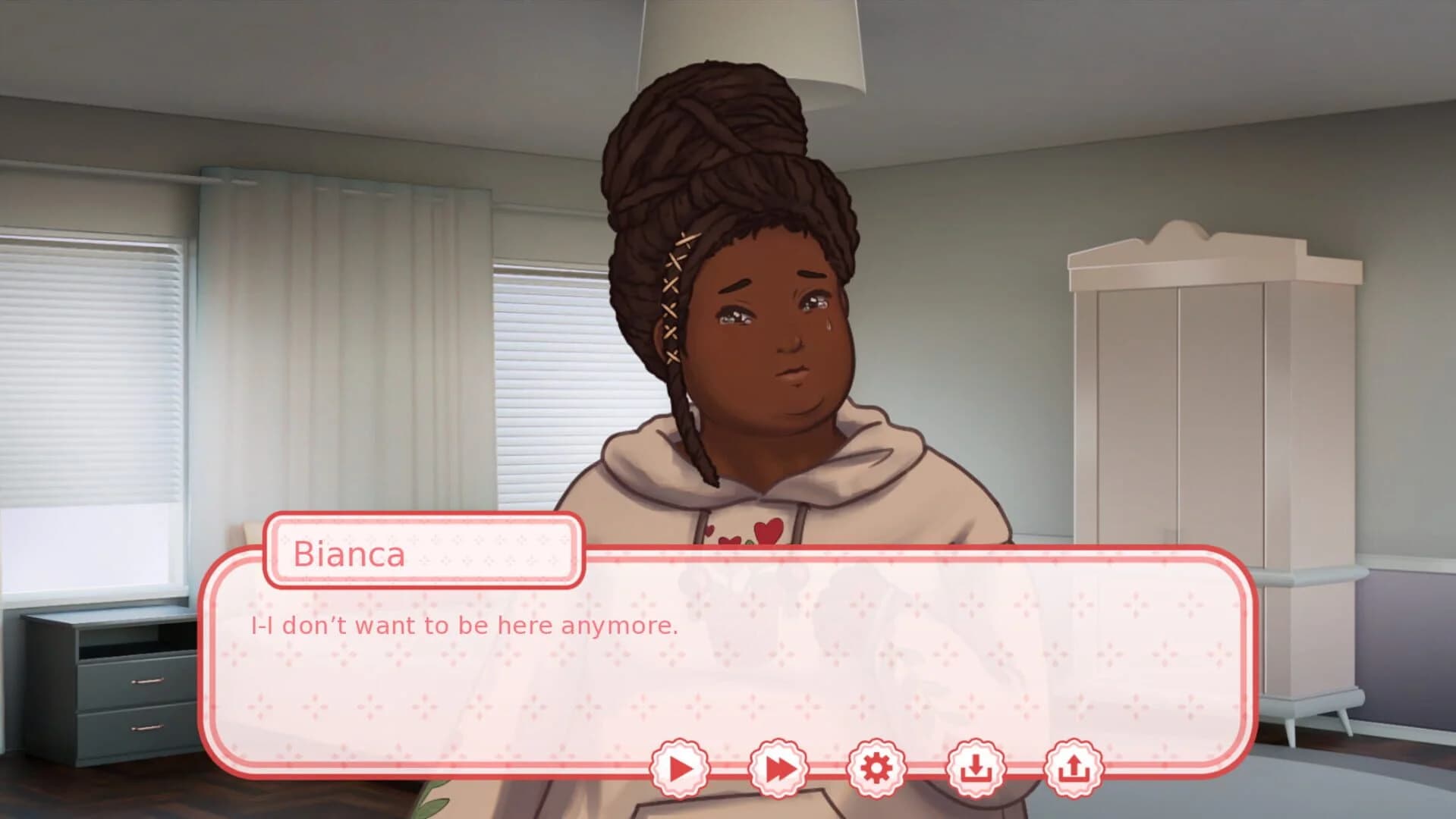
Task: Open settings via the gear icon
Action: point(877,767)
